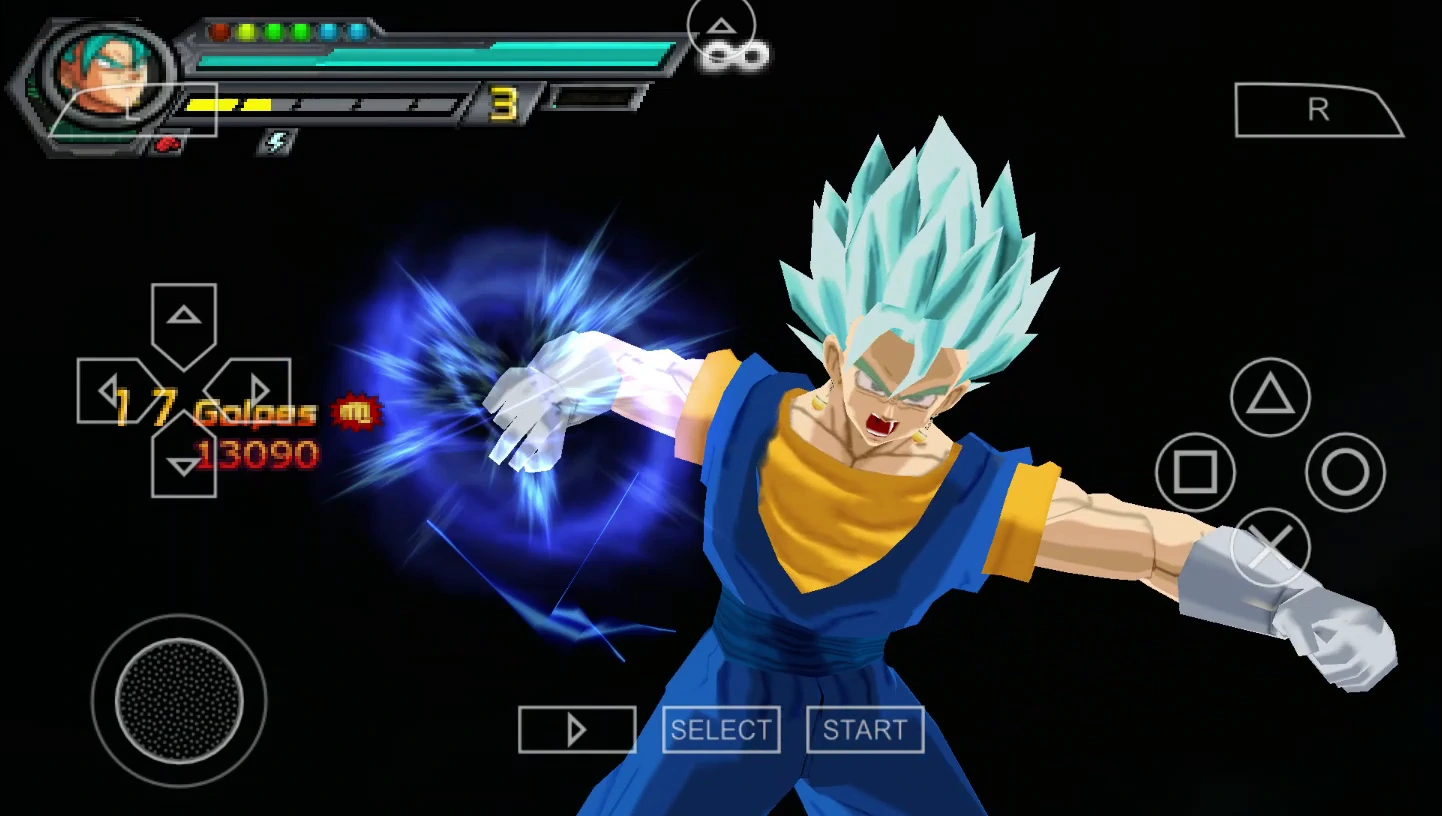Tap the R shoulder button
The width and height of the screenshot is (1442, 816).
click(x=1318, y=110)
